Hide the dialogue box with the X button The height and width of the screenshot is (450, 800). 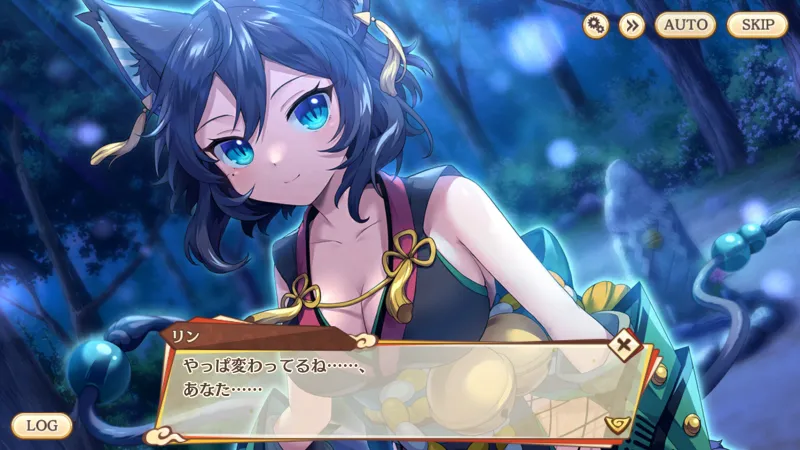626,346
